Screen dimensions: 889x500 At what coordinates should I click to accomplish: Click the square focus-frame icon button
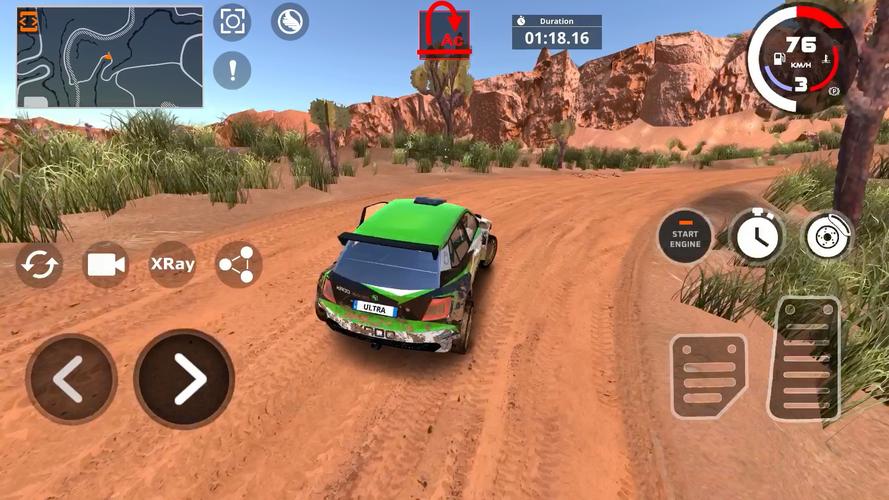pyautogui.click(x=232, y=21)
